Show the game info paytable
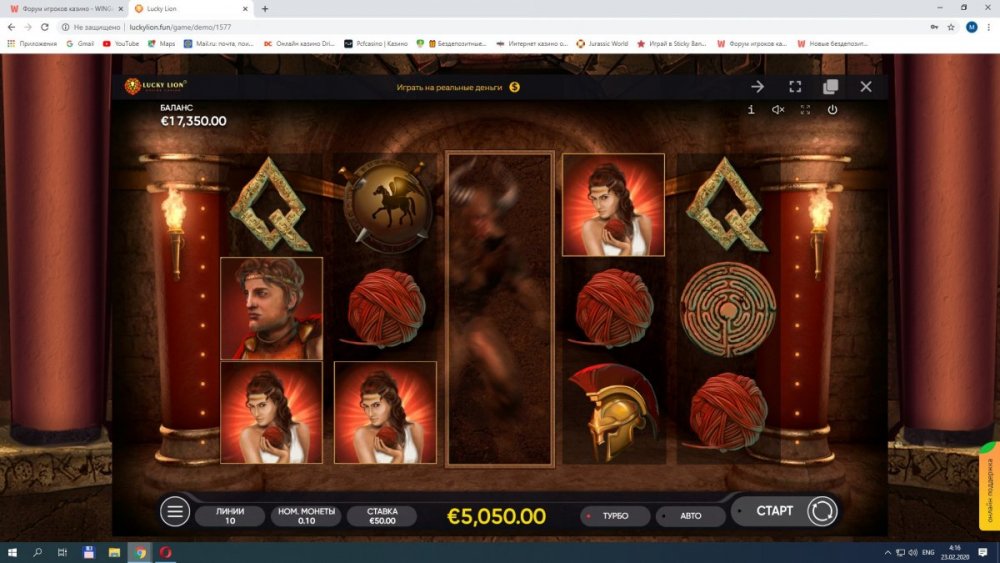This screenshot has height=563, width=1000. click(751, 110)
